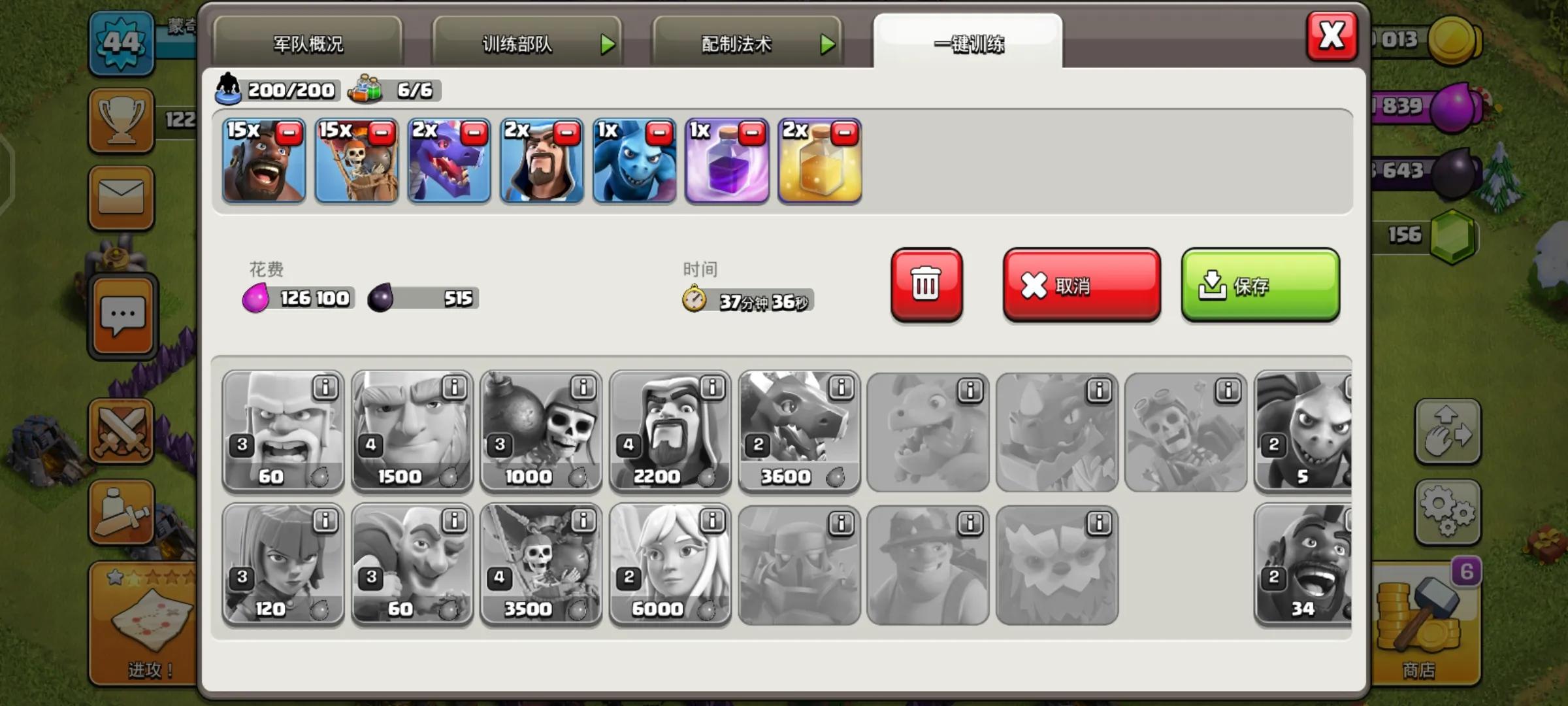
Task: Choose the Wall Breaker troop costing 1000
Action: (540, 431)
